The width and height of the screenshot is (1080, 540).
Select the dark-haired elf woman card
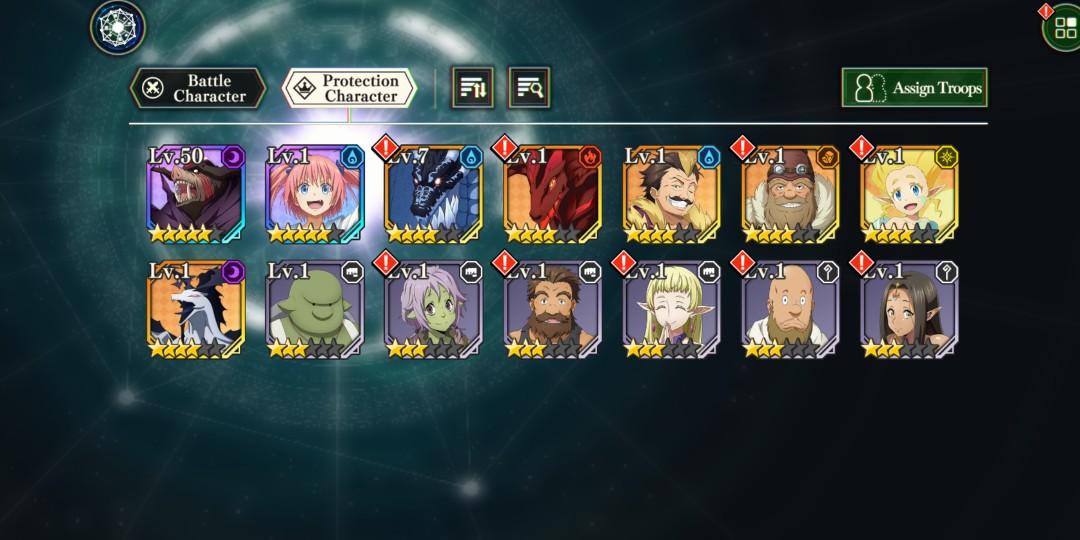910,309
